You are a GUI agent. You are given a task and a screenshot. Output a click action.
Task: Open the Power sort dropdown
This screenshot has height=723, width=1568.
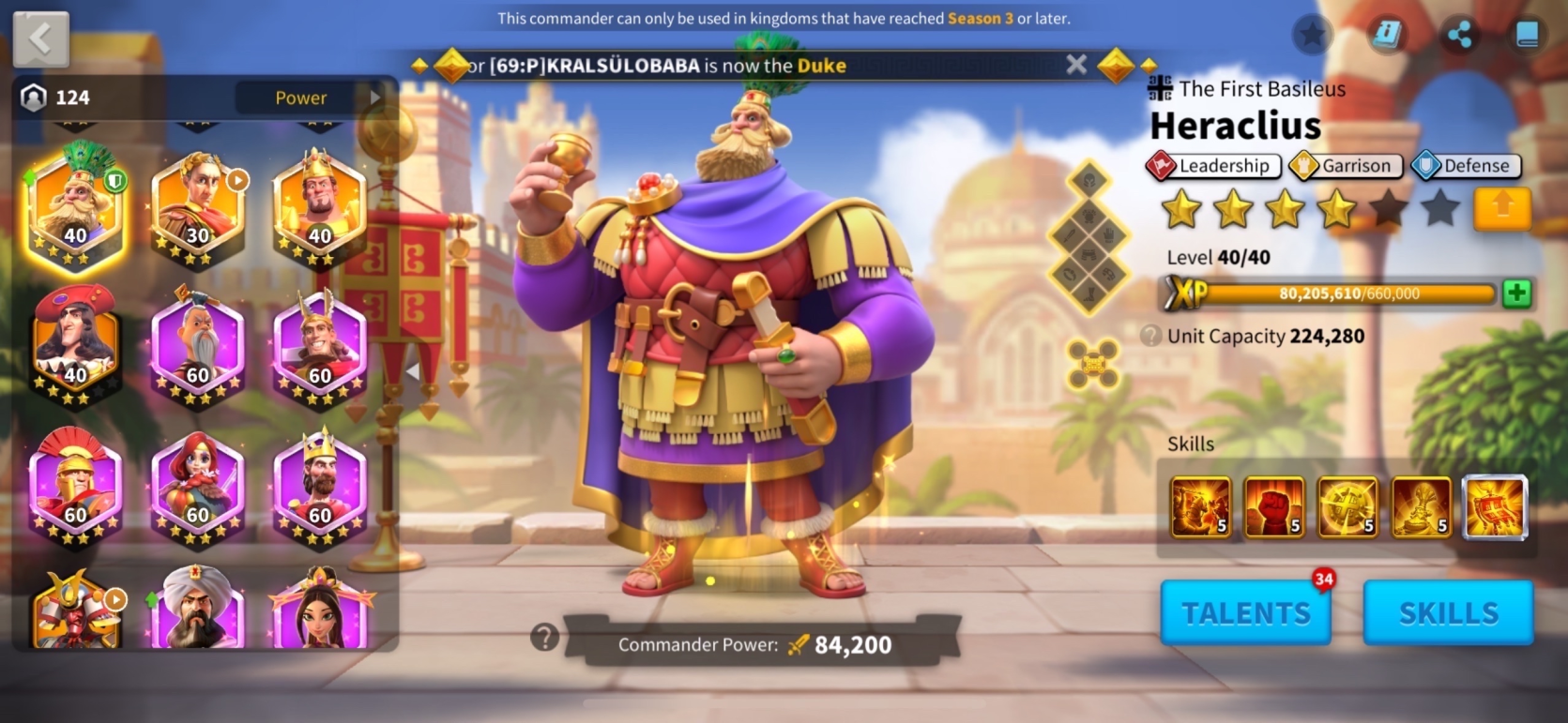tap(310, 98)
